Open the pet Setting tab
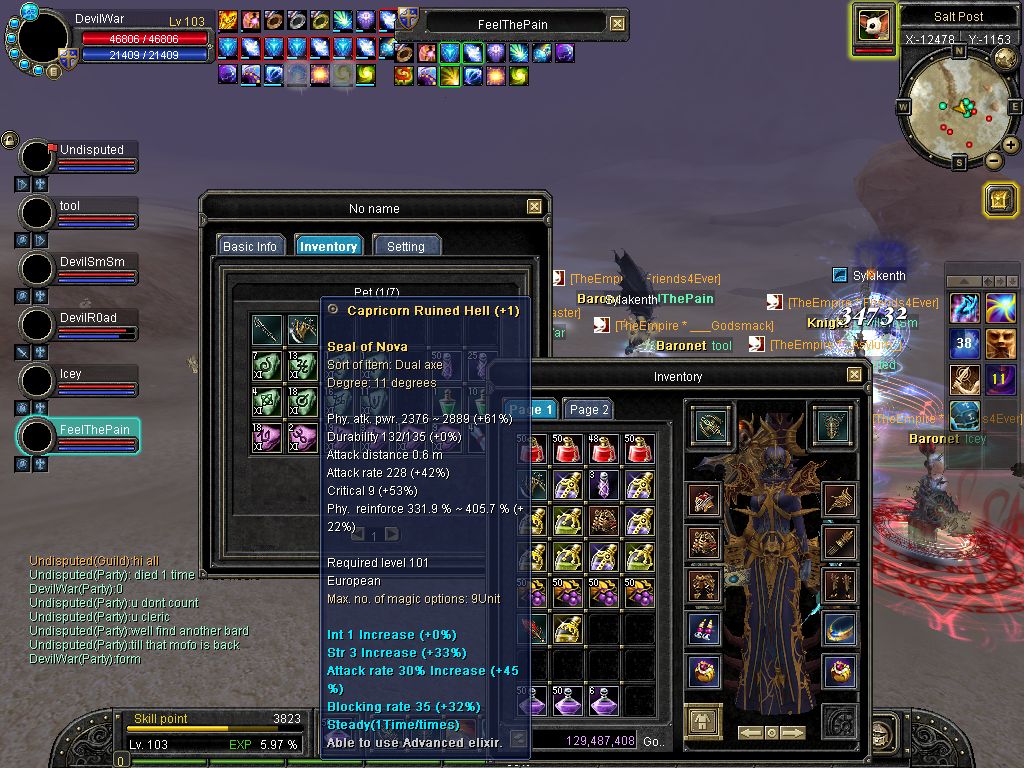The image size is (1024, 768). tap(406, 246)
